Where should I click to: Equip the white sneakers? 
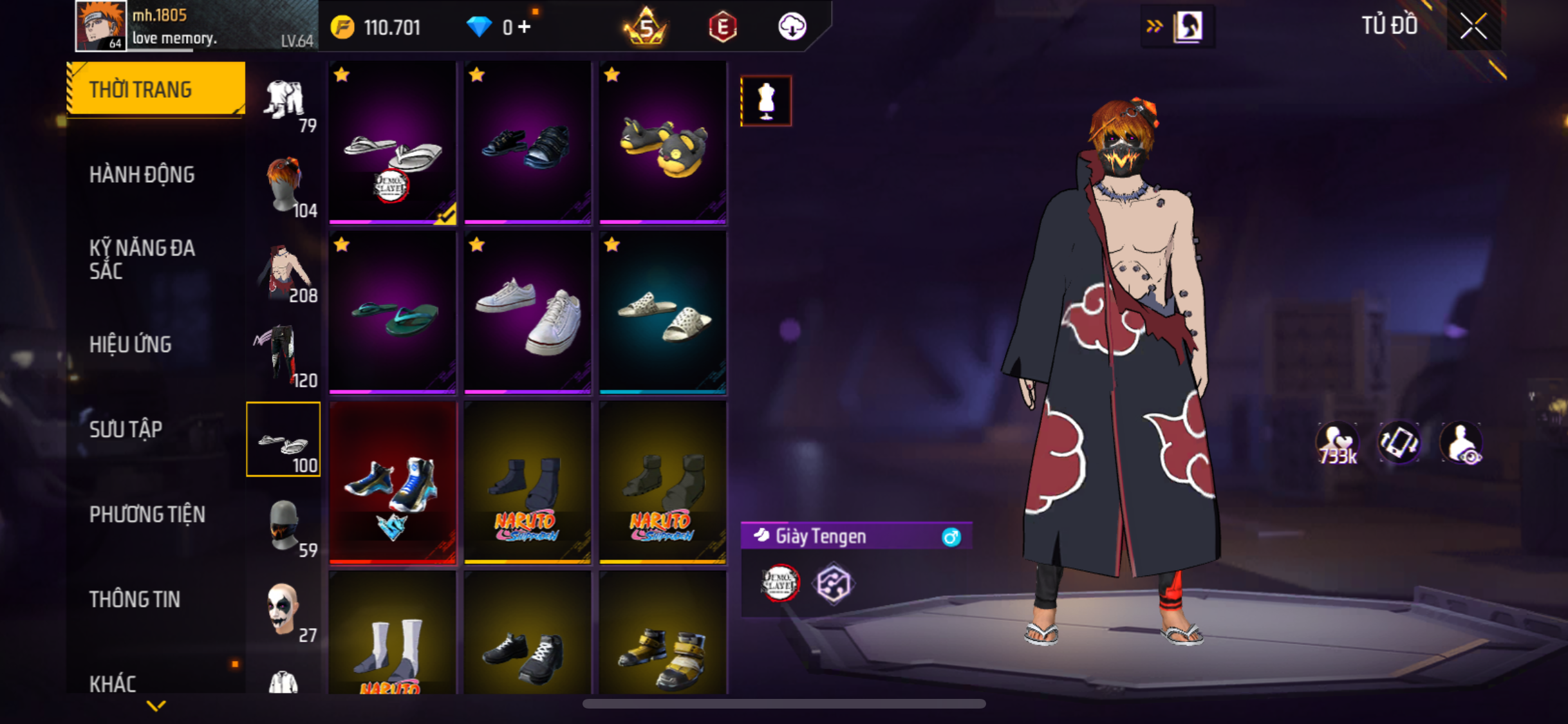pos(528,313)
